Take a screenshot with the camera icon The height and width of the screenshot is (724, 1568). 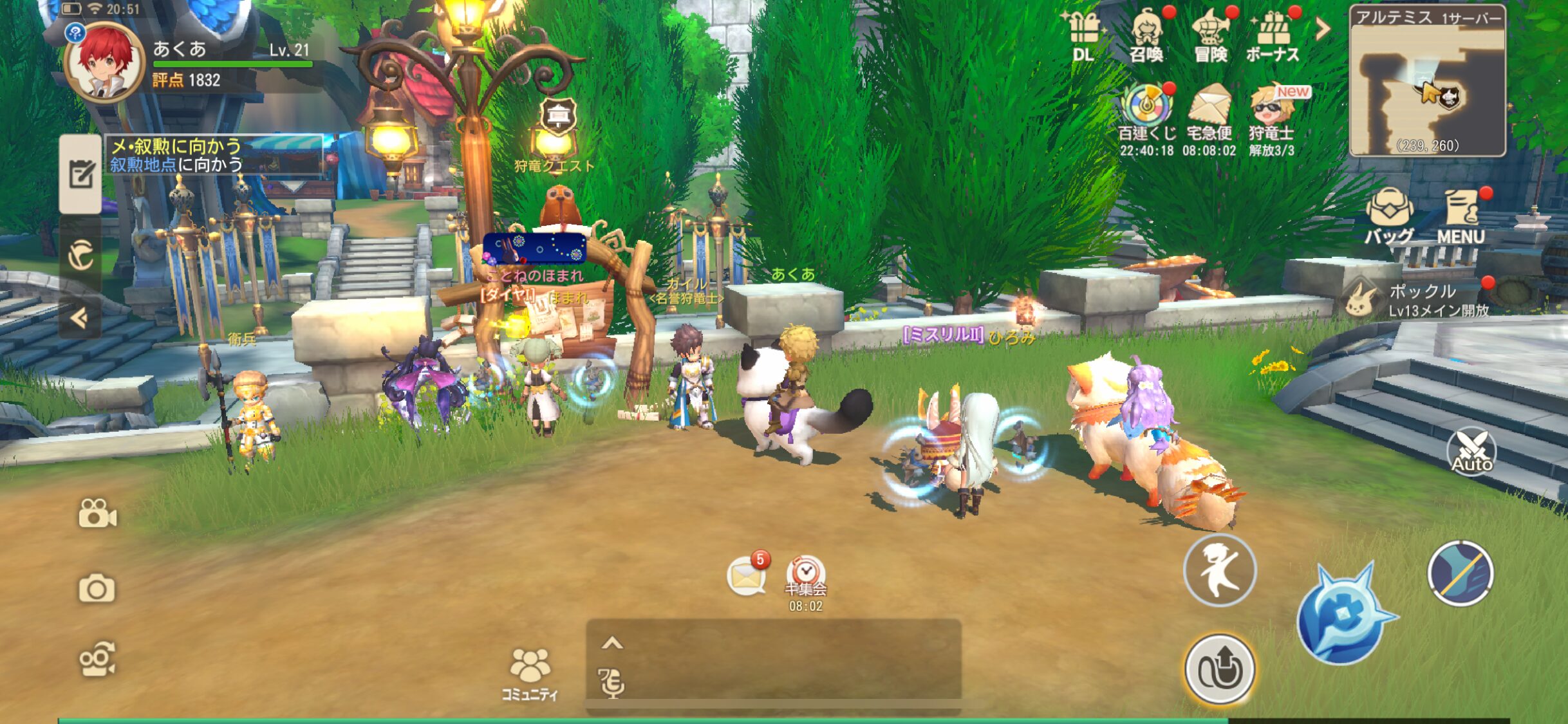97,588
